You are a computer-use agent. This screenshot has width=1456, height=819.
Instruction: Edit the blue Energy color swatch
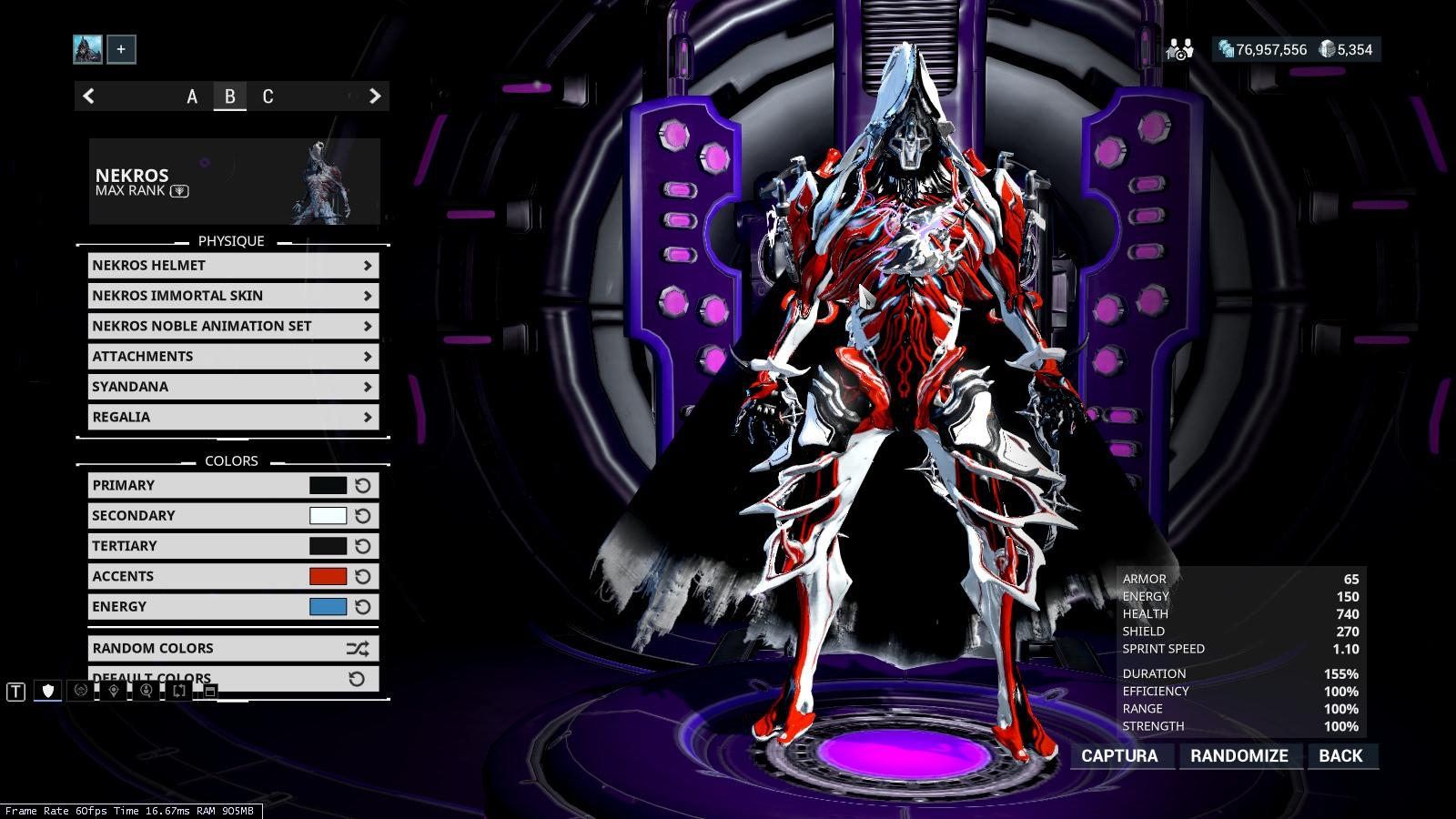pyautogui.click(x=328, y=607)
